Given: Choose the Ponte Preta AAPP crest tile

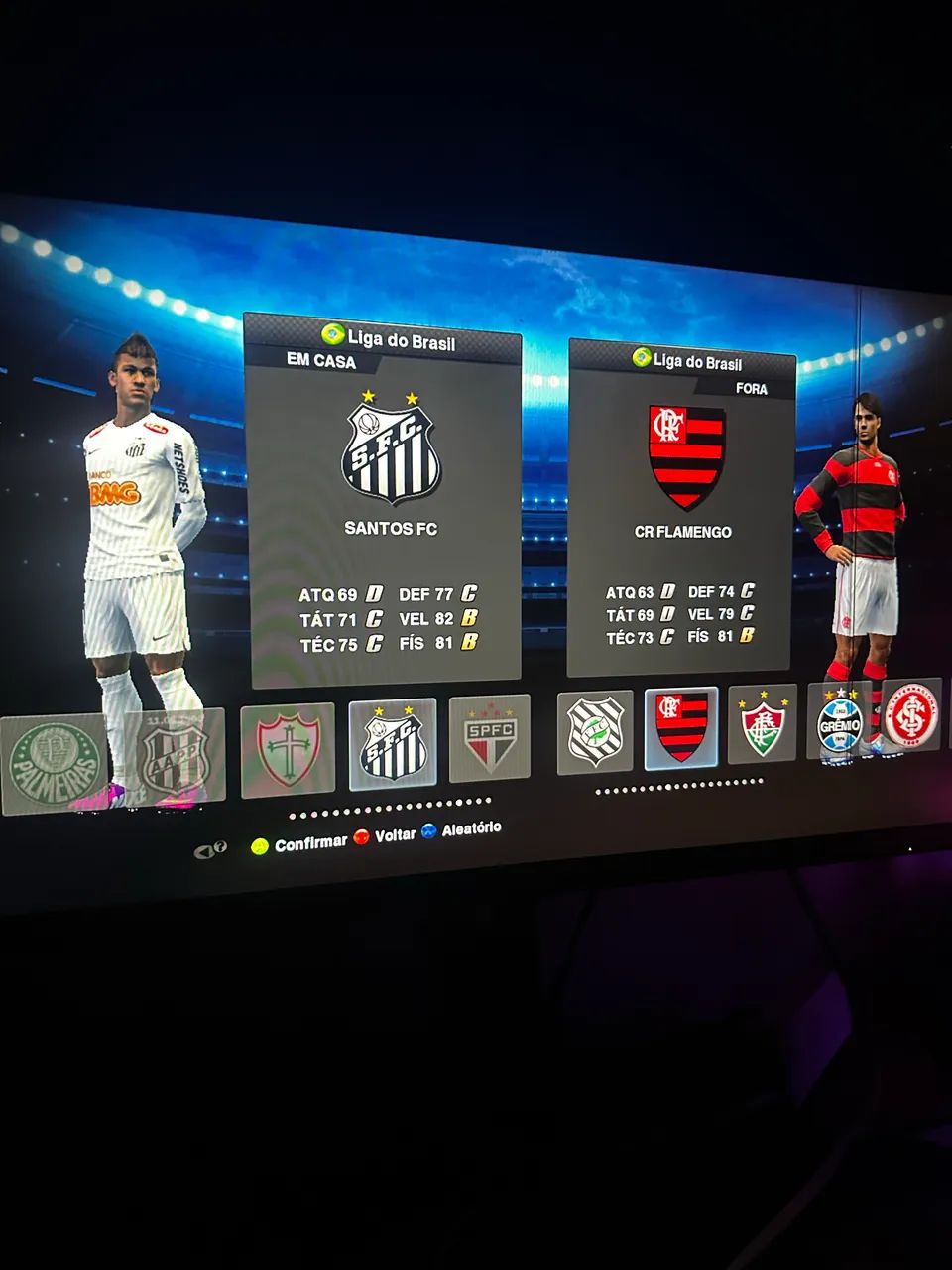Looking at the screenshot, I should [174, 758].
